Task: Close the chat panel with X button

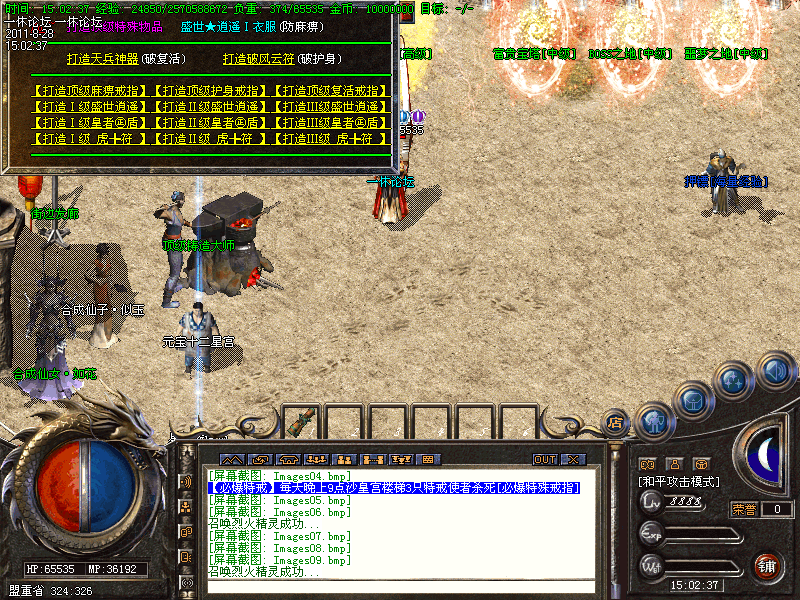Action: pos(572,459)
